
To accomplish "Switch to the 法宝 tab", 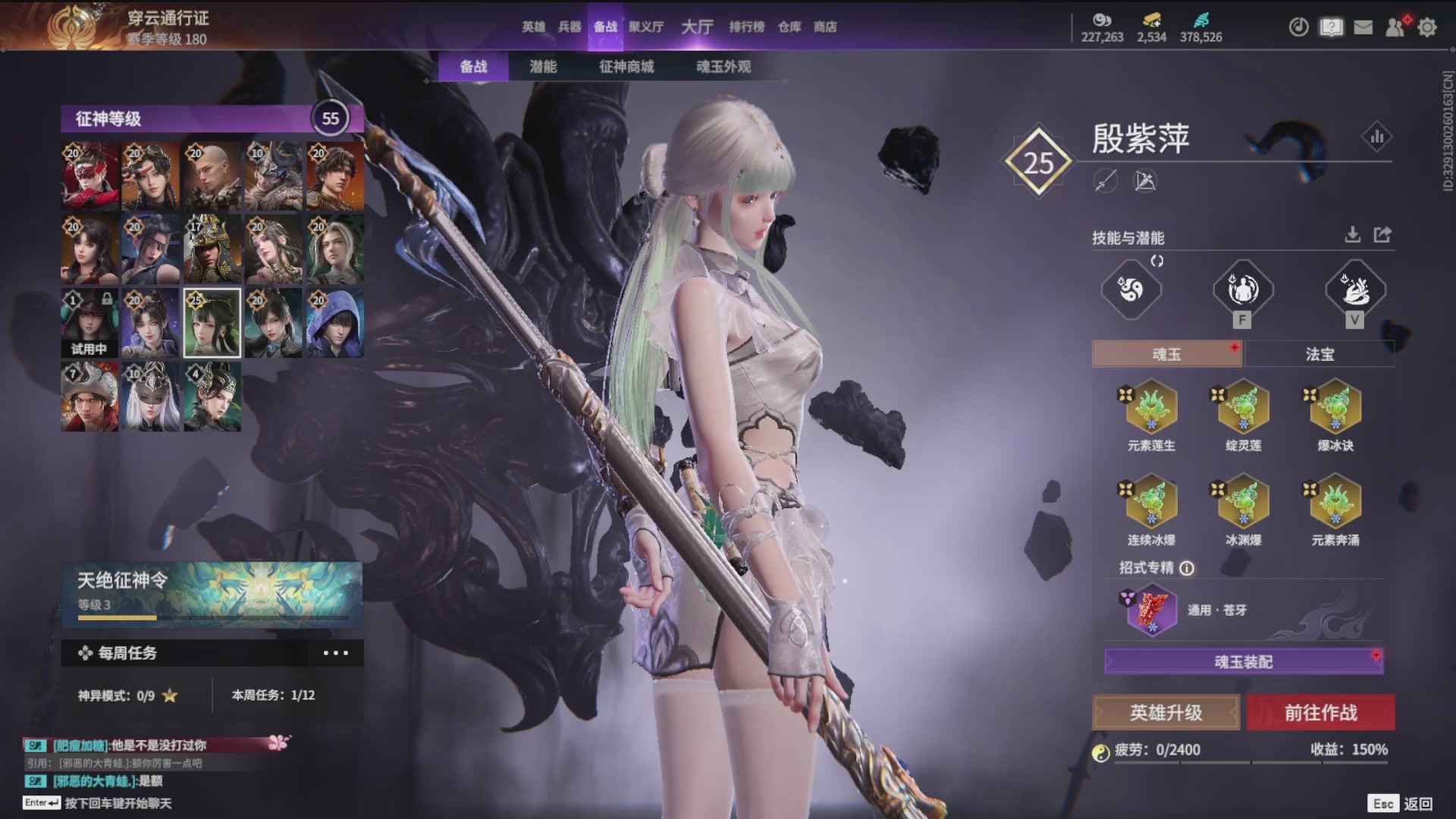I will [1319, 354].
